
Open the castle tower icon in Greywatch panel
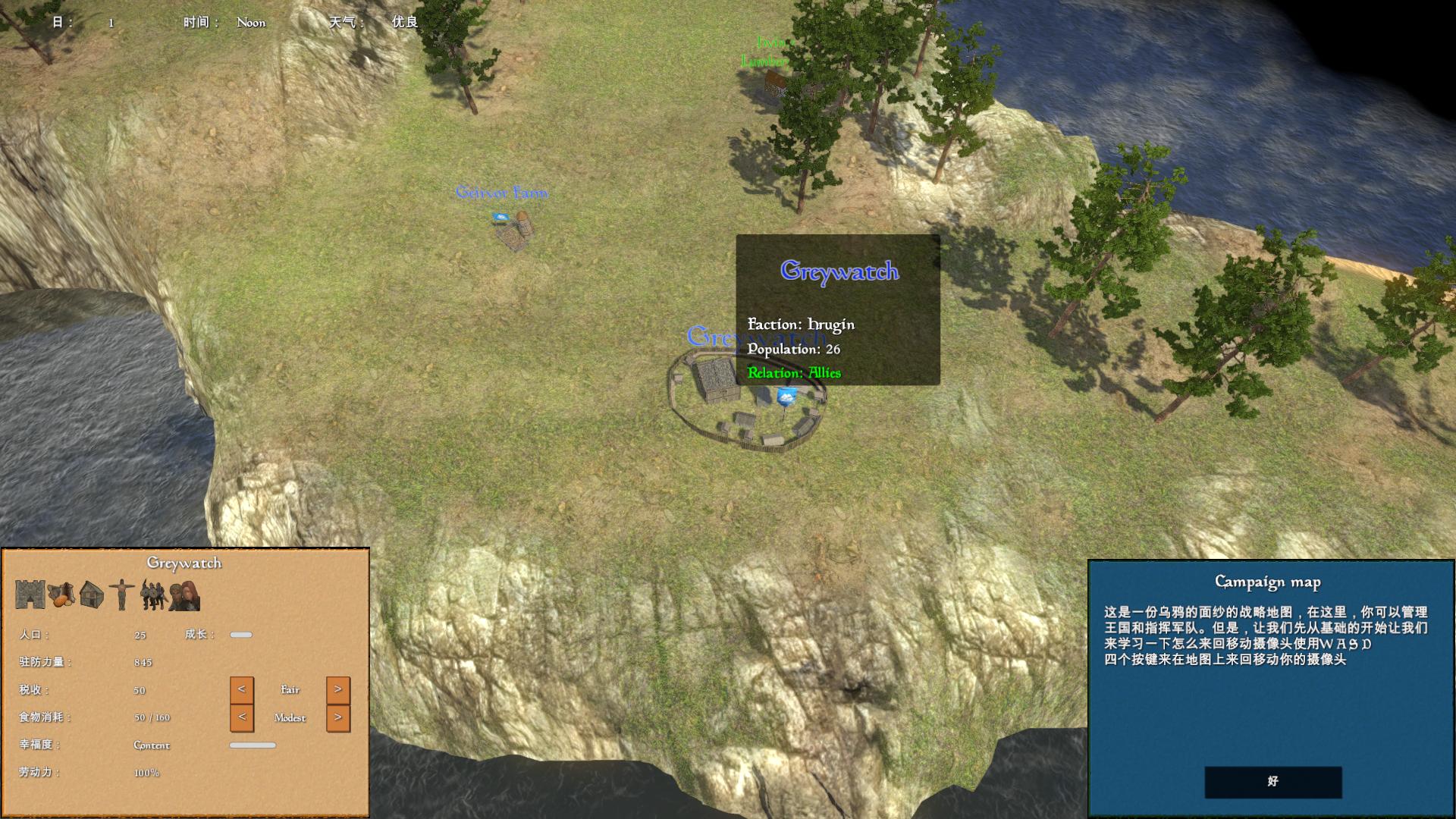pos(30,595)
